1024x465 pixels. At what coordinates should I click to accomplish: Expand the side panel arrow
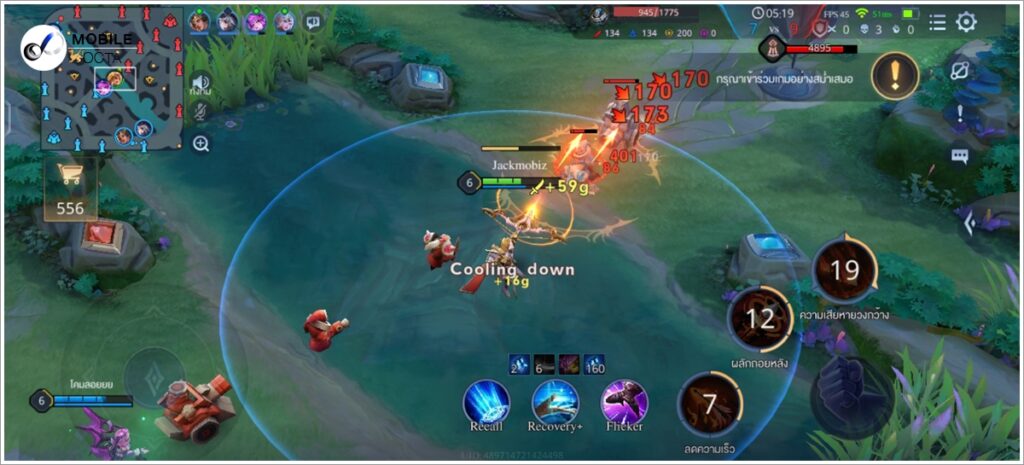click(x=968, y=224)
